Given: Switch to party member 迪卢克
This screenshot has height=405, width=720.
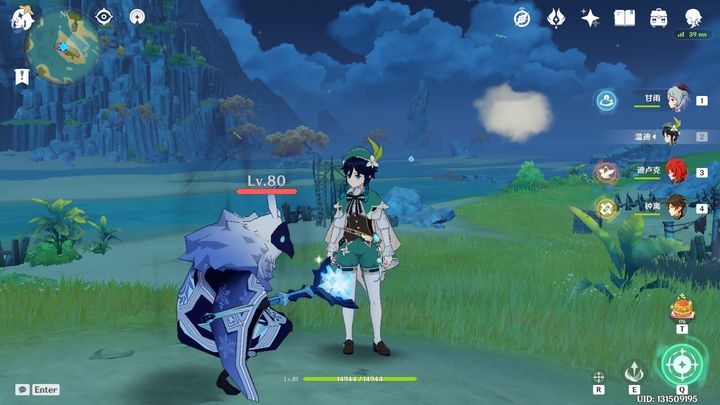Looking at the screenshot, I should [677, 171].
